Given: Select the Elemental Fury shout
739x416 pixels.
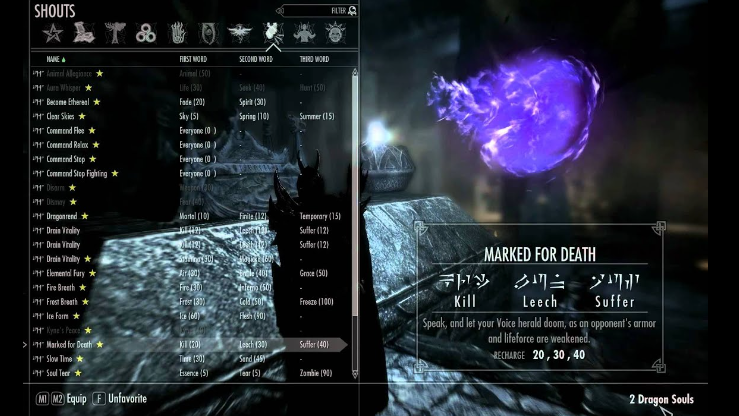Looking at the screenshot, I should click(x=65, y=273).
